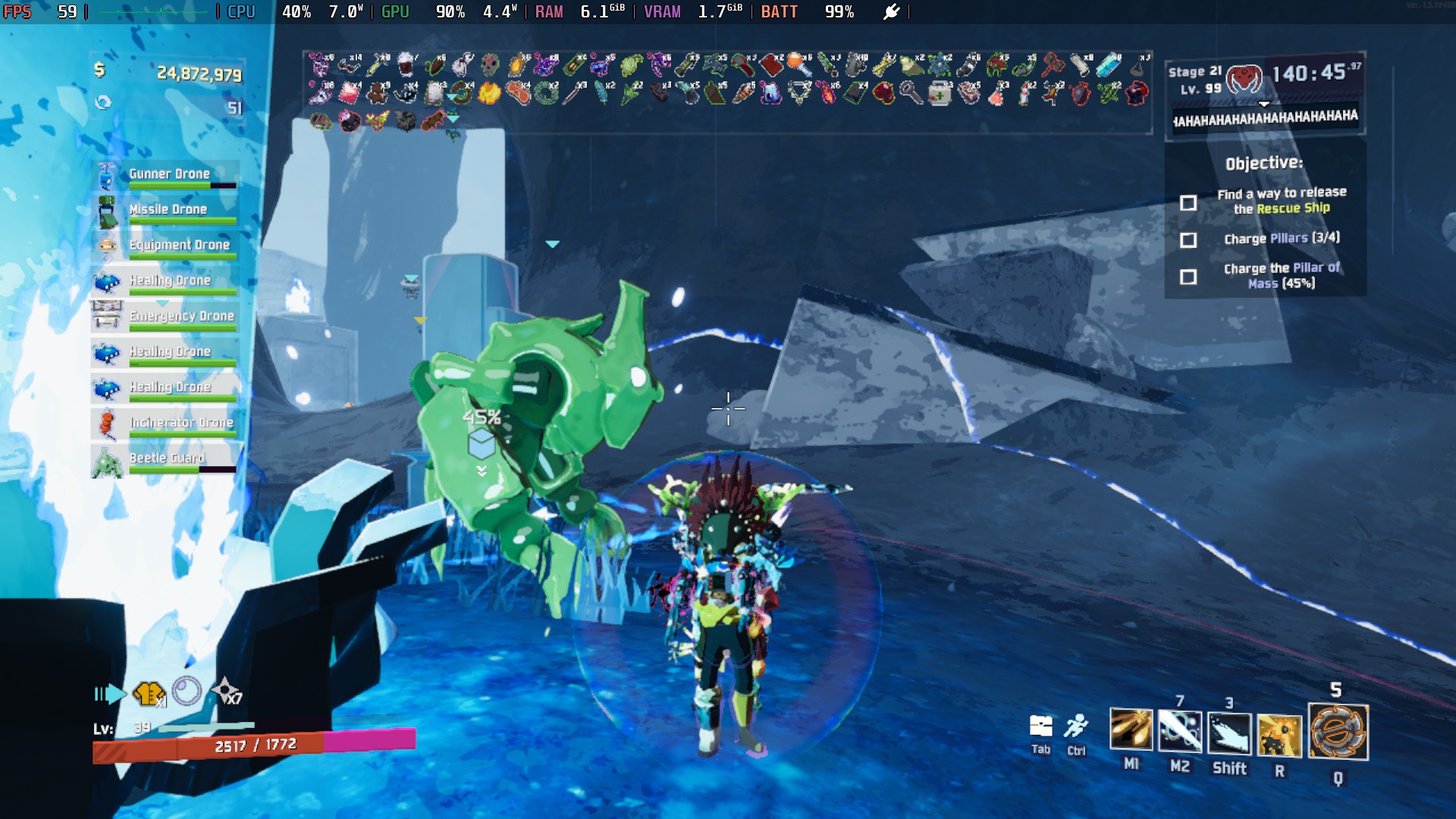1456x819 pixels.
Task: Pick the Incinerator Drone ally entry
Action: pos(180,422)
